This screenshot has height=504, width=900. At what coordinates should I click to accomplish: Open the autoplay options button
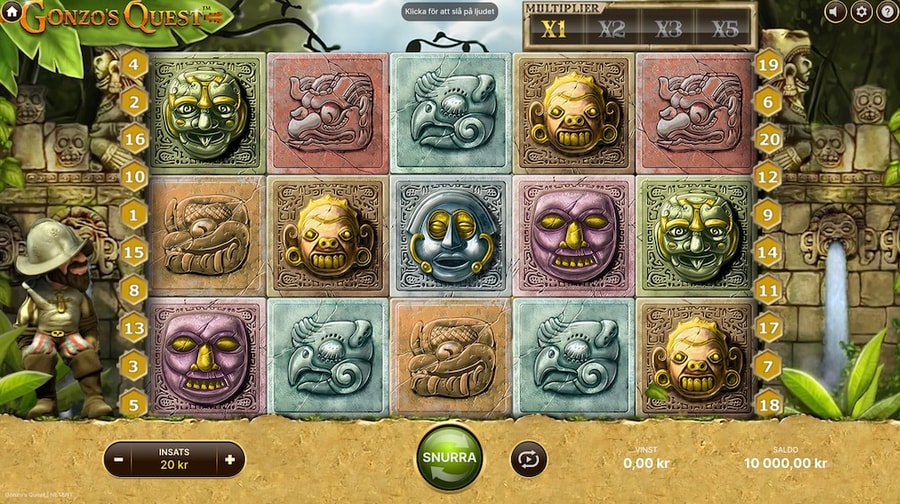coord(529,458)
